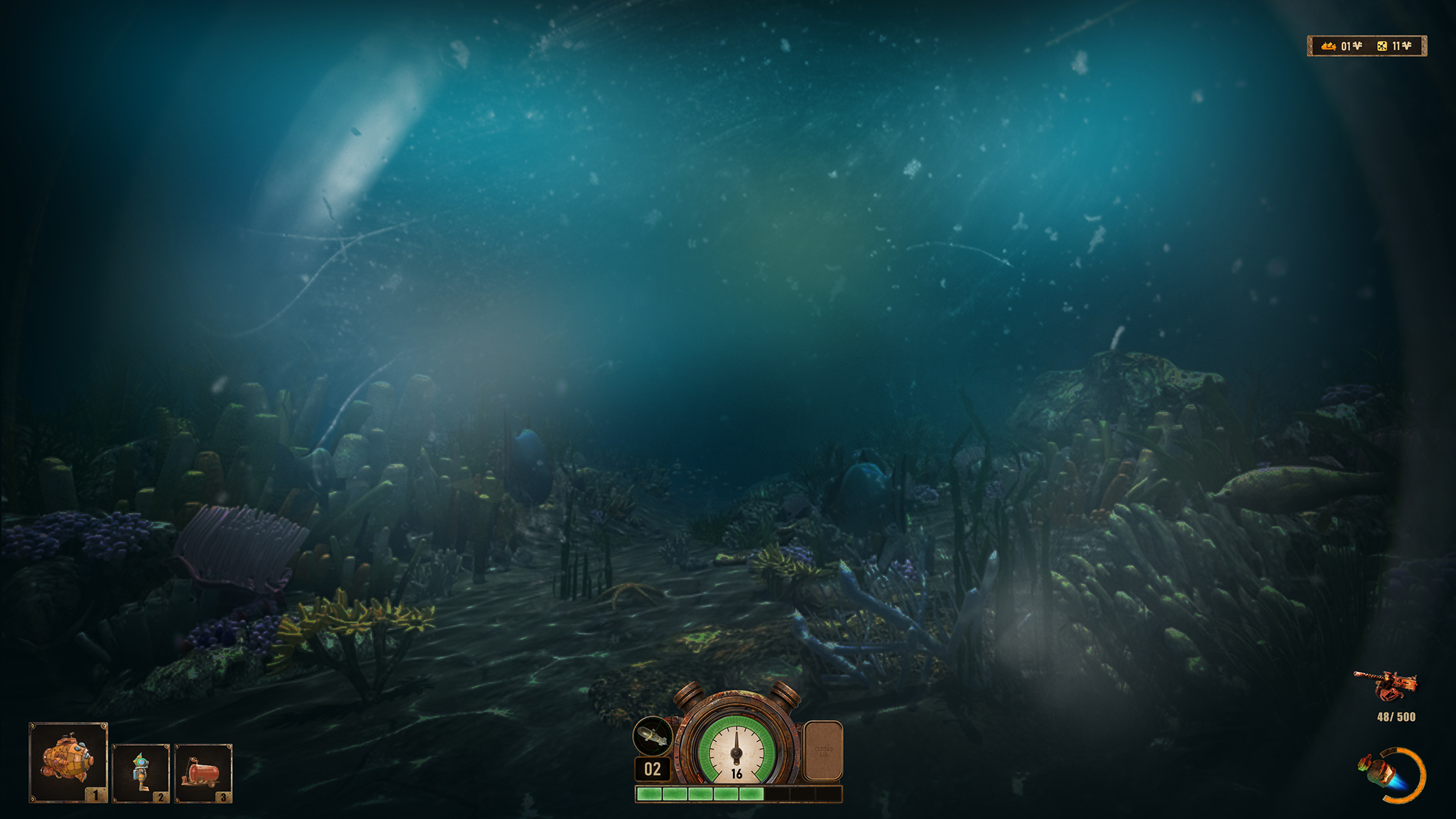Screen dimensions: 1456x819
Task: Activate the rocket booster ability
Action: [x=1390, y=775]
